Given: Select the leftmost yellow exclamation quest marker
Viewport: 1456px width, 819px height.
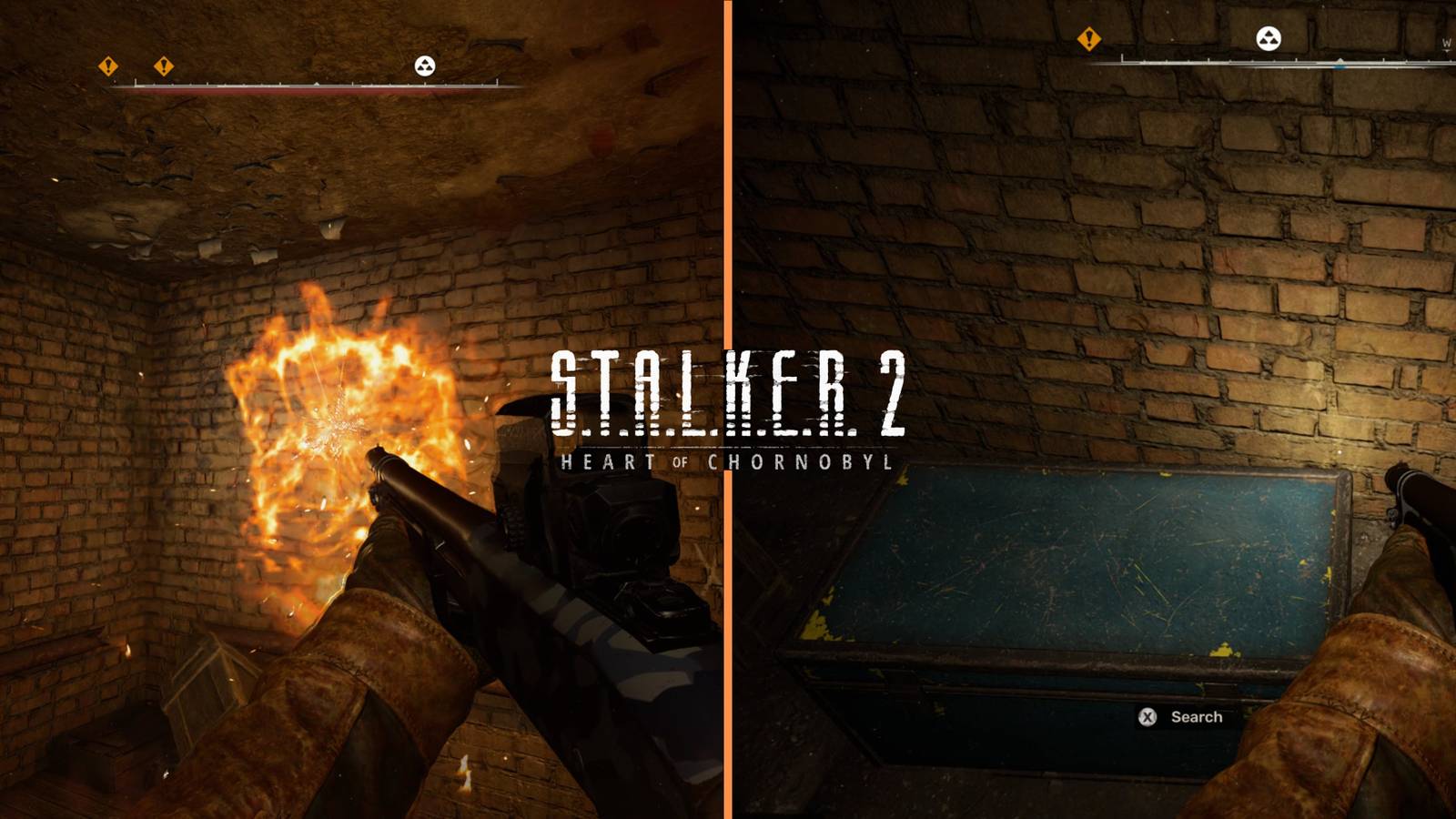Looking at the screenshot, I should pos(107,66).
